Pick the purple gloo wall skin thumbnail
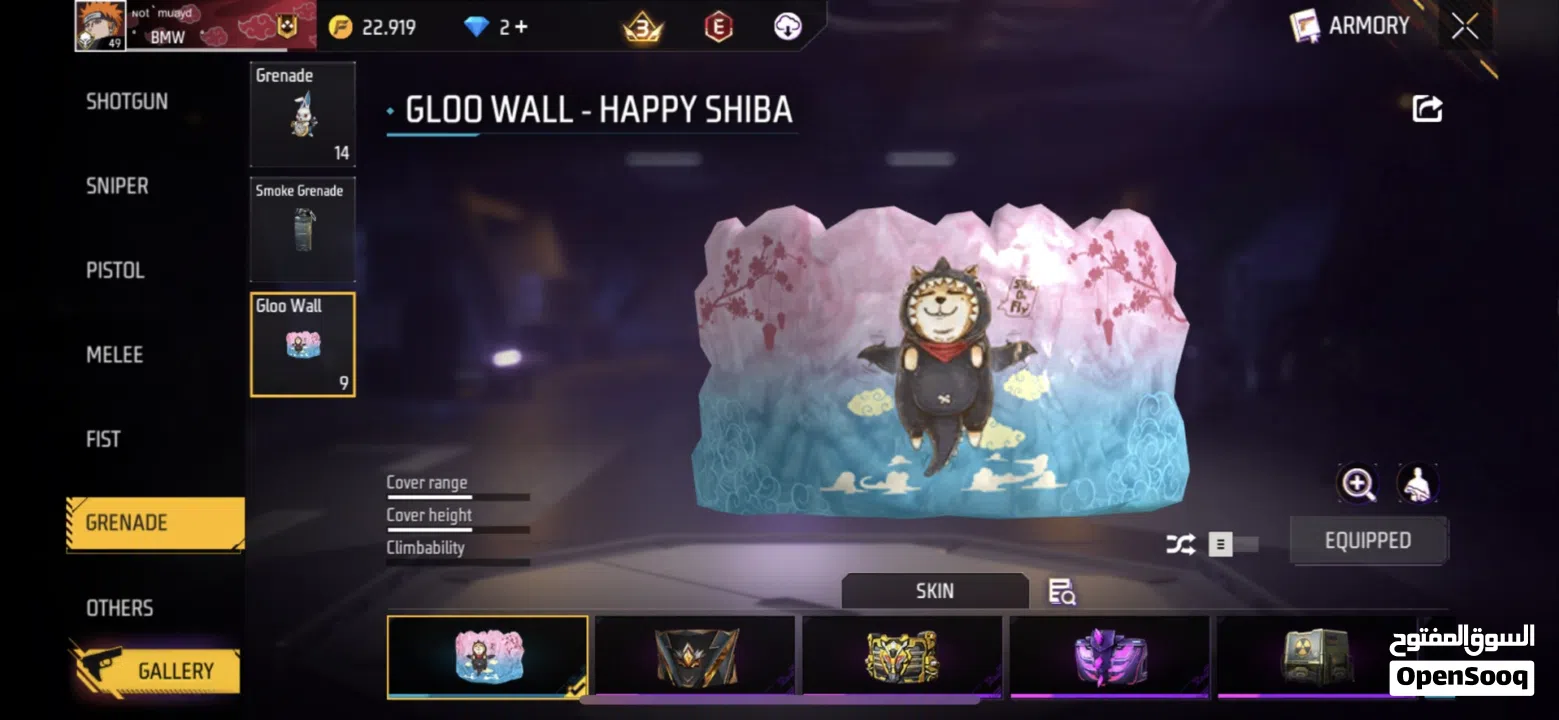Screen dimensions: 1559x720 coord(1110,657)
